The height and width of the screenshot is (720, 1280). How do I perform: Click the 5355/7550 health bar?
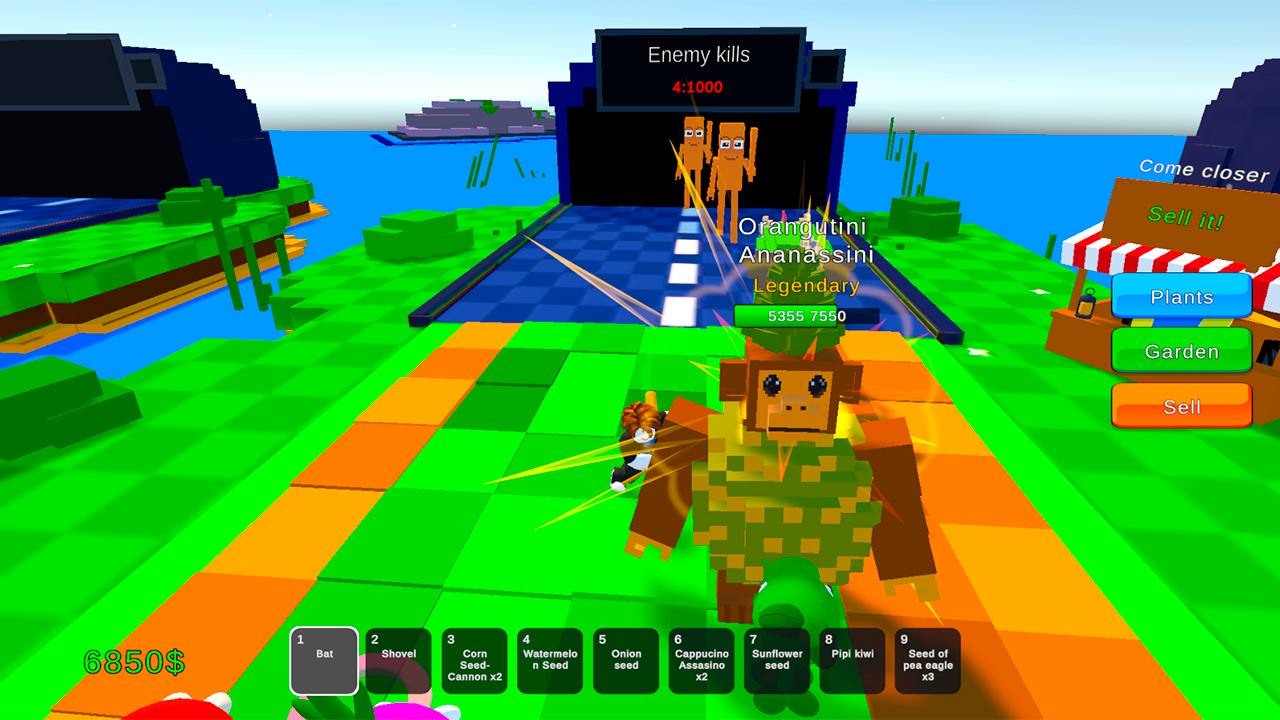(x=806, y=316)
